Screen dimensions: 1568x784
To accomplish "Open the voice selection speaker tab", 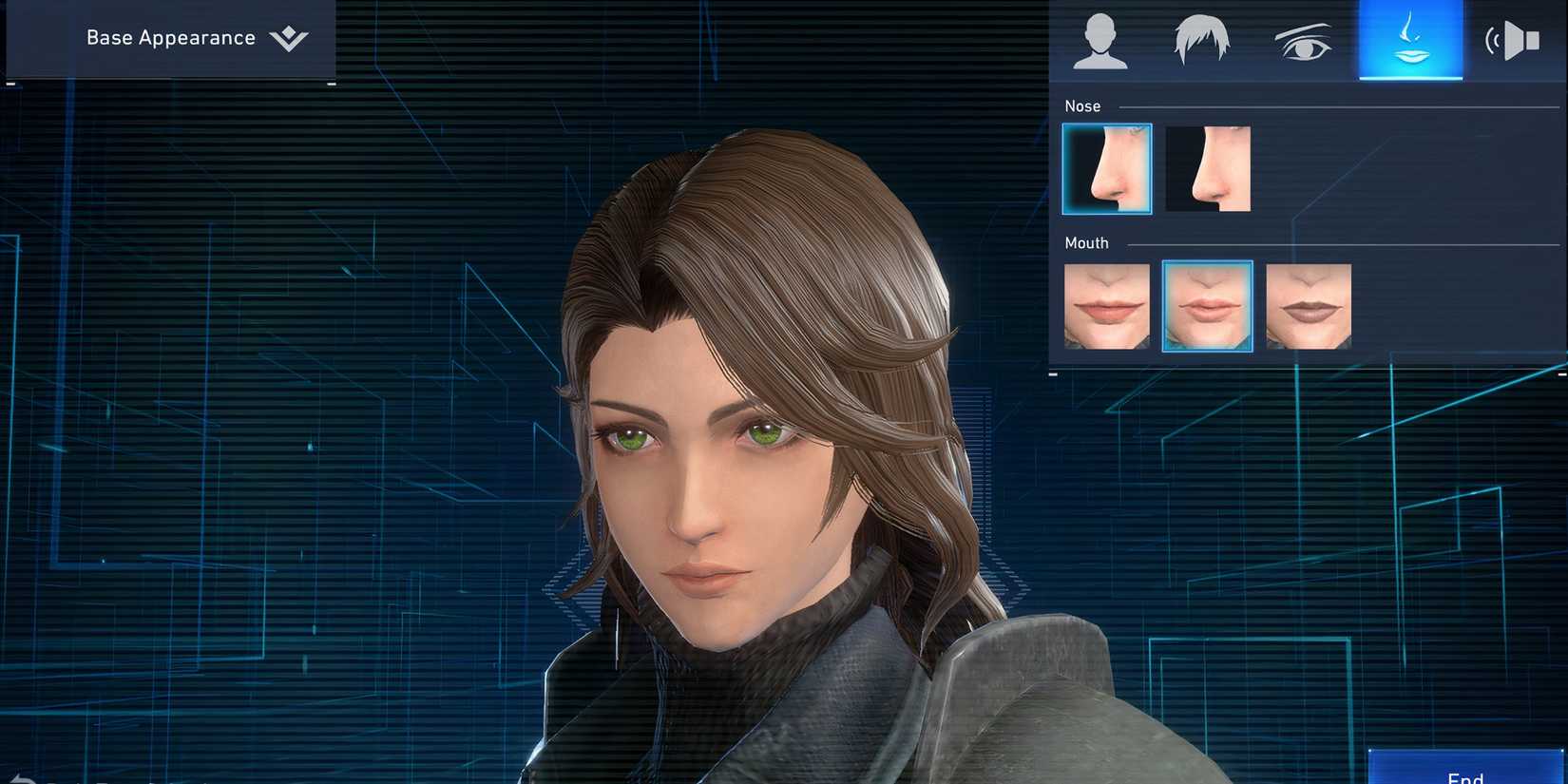I will pos(1513,40).
